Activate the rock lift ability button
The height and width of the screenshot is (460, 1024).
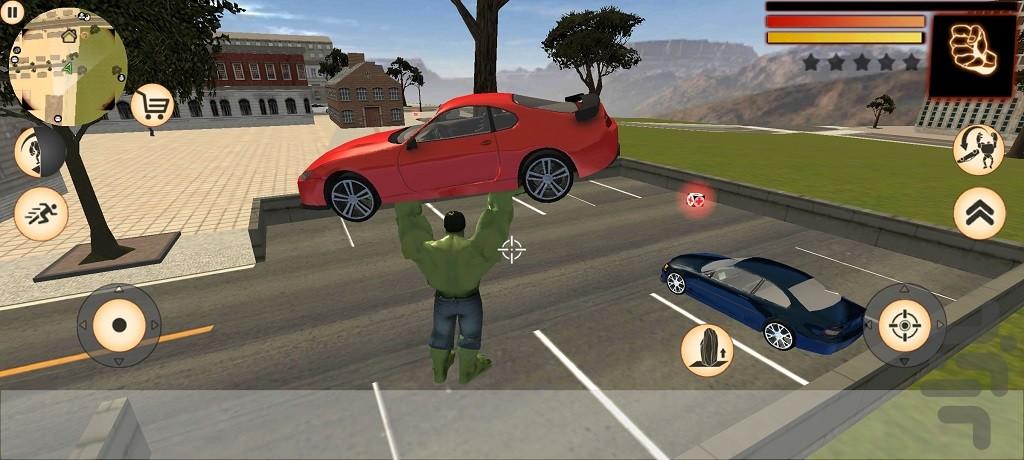point(707,350)
